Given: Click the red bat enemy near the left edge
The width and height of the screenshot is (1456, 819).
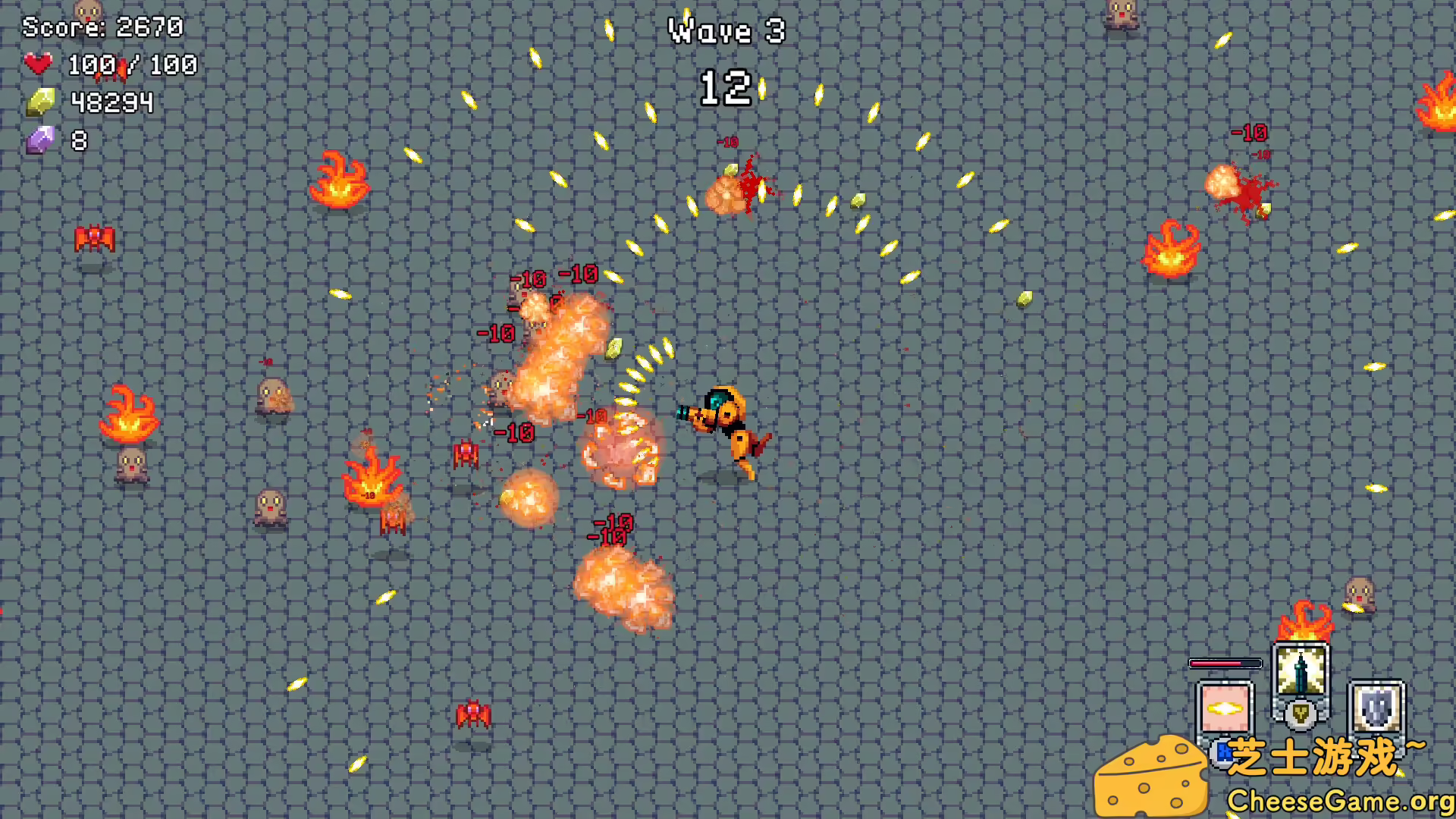Looking at the screenshot, I should (93, 238).
